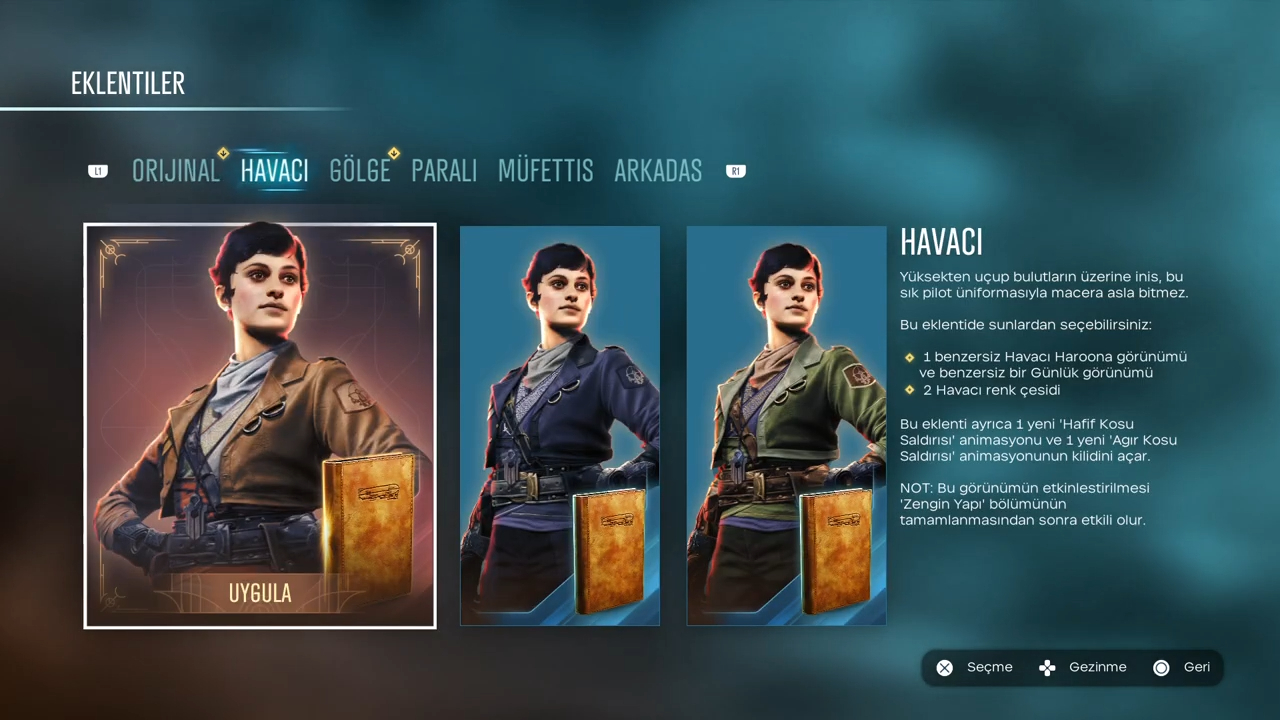Open the Arkadaş tab

coord(658,171)
